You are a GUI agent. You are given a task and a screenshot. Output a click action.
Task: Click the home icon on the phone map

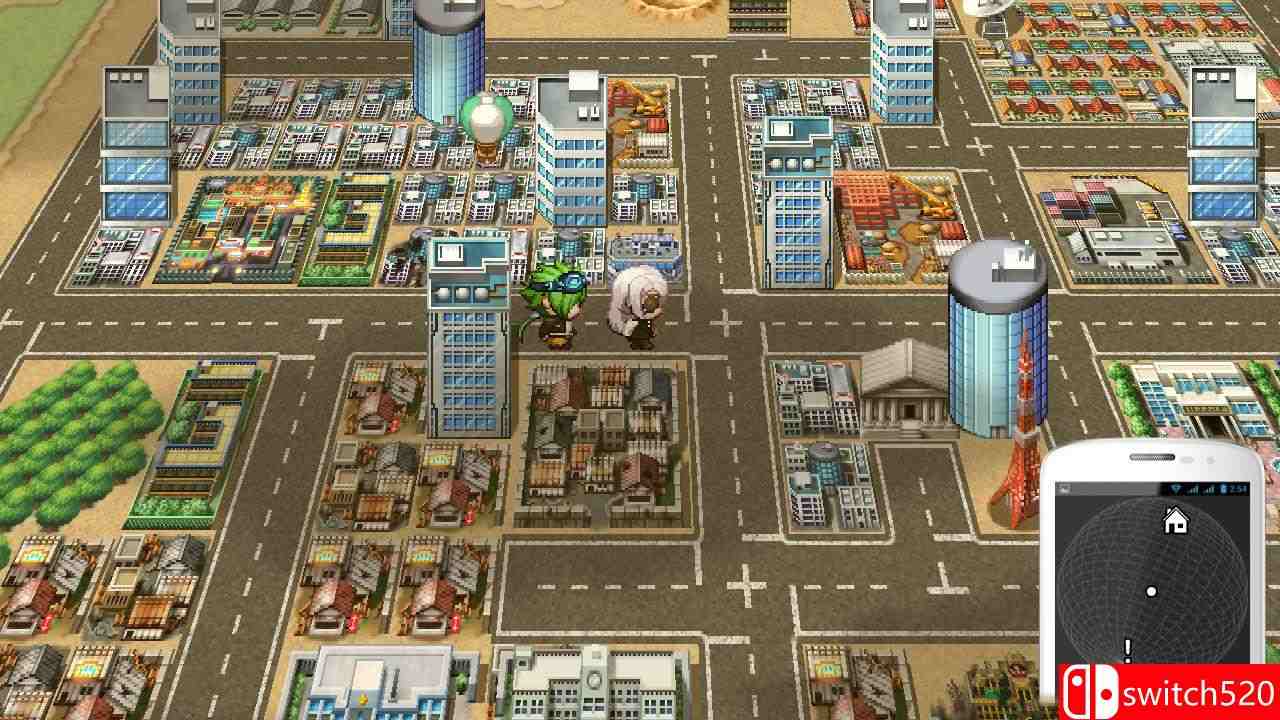click(1174, 520)
